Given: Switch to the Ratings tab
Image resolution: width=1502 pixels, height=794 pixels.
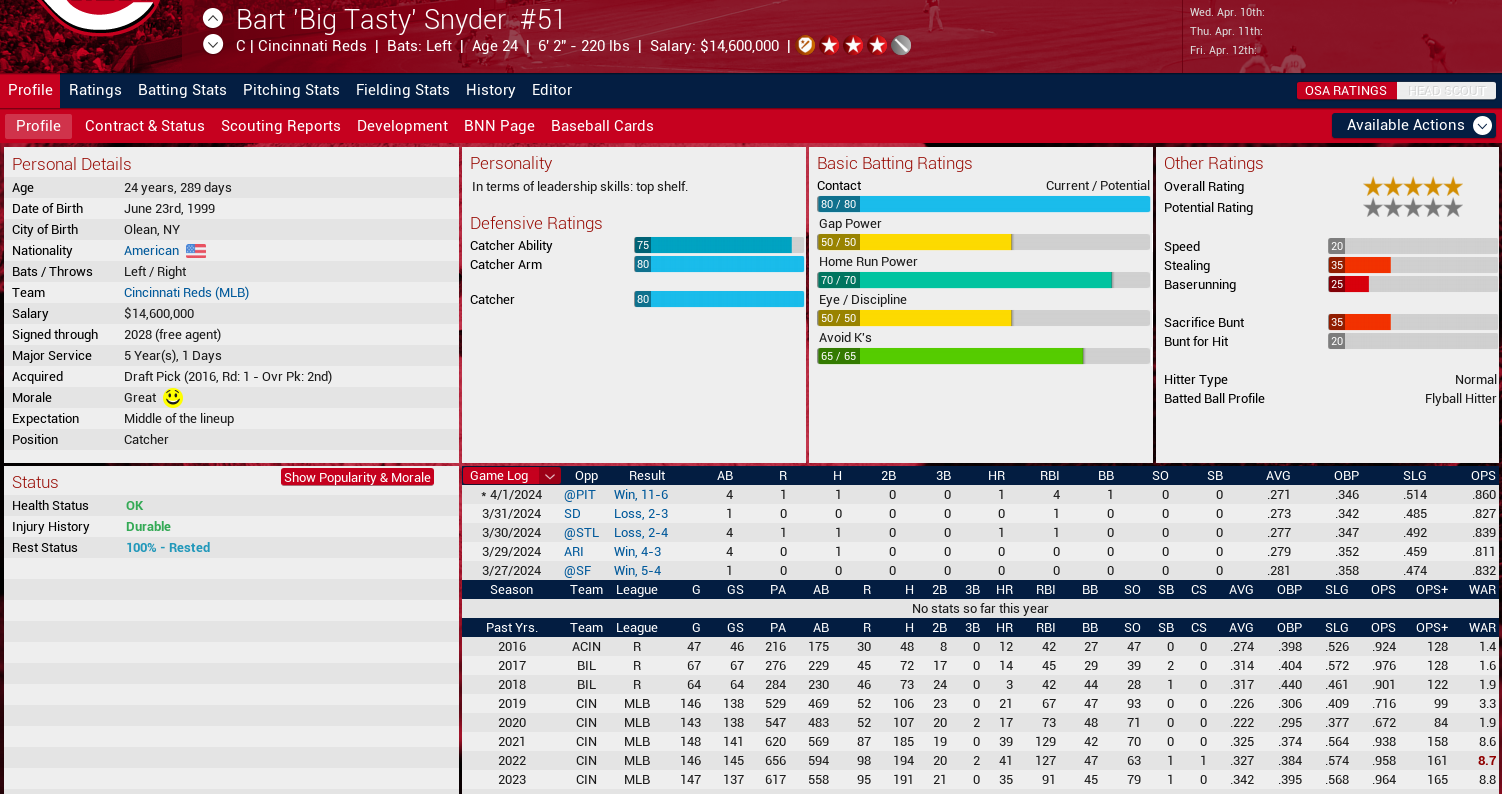Looking at the screenshot, I should [x=95, y=90].
